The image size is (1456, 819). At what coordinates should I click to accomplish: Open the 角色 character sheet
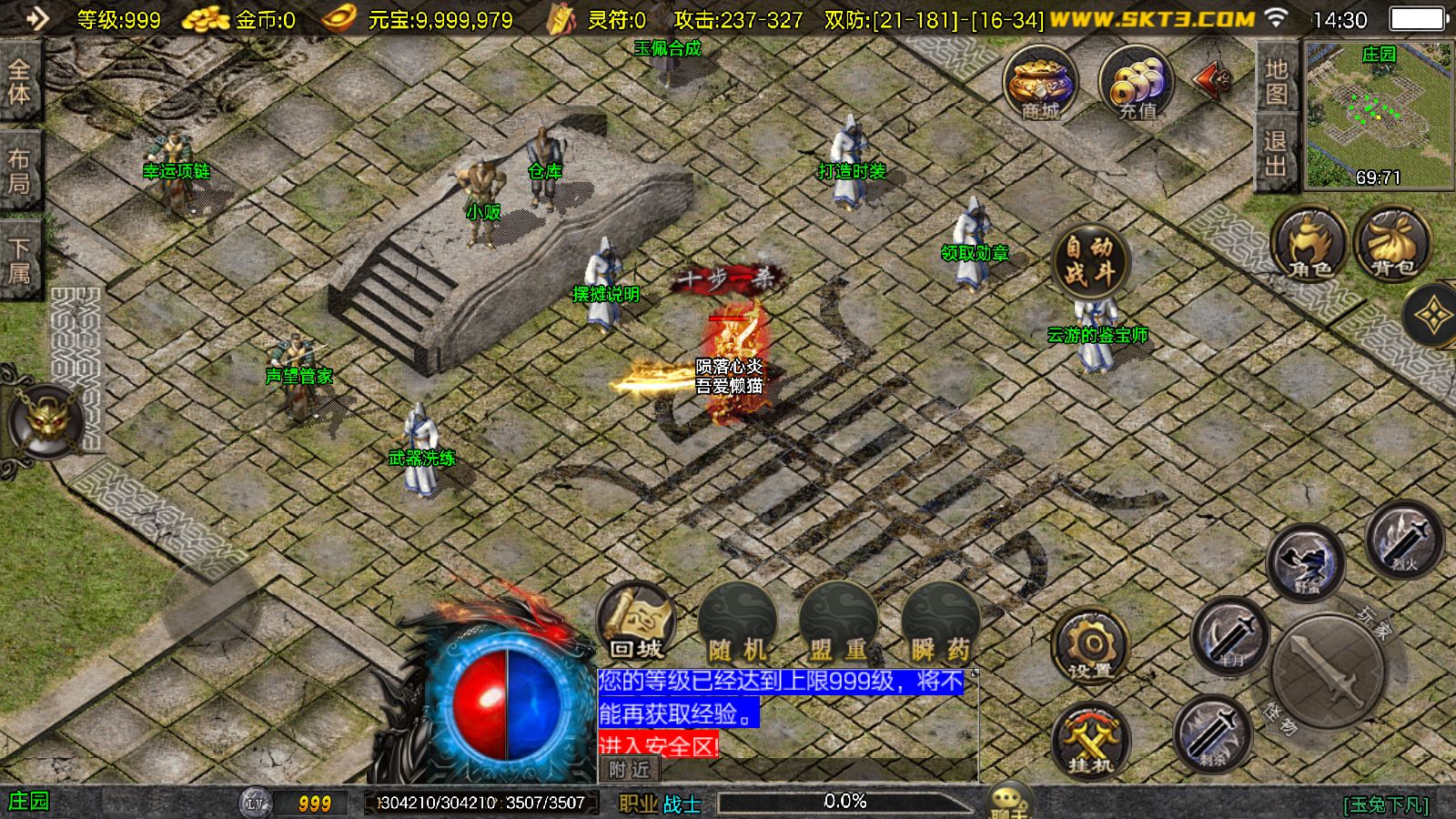click(1309, 243)
